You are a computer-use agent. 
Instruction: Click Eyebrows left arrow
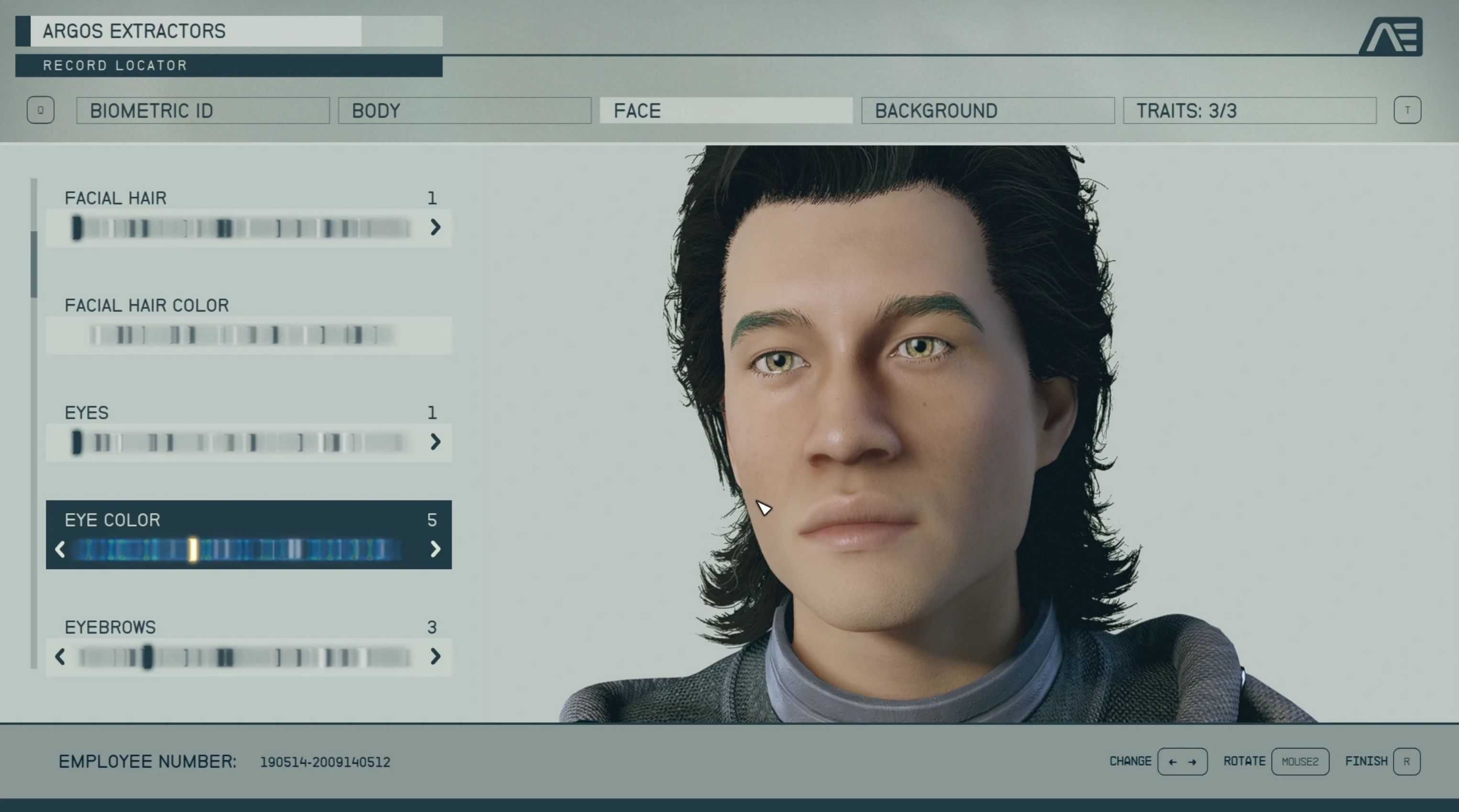60,657
